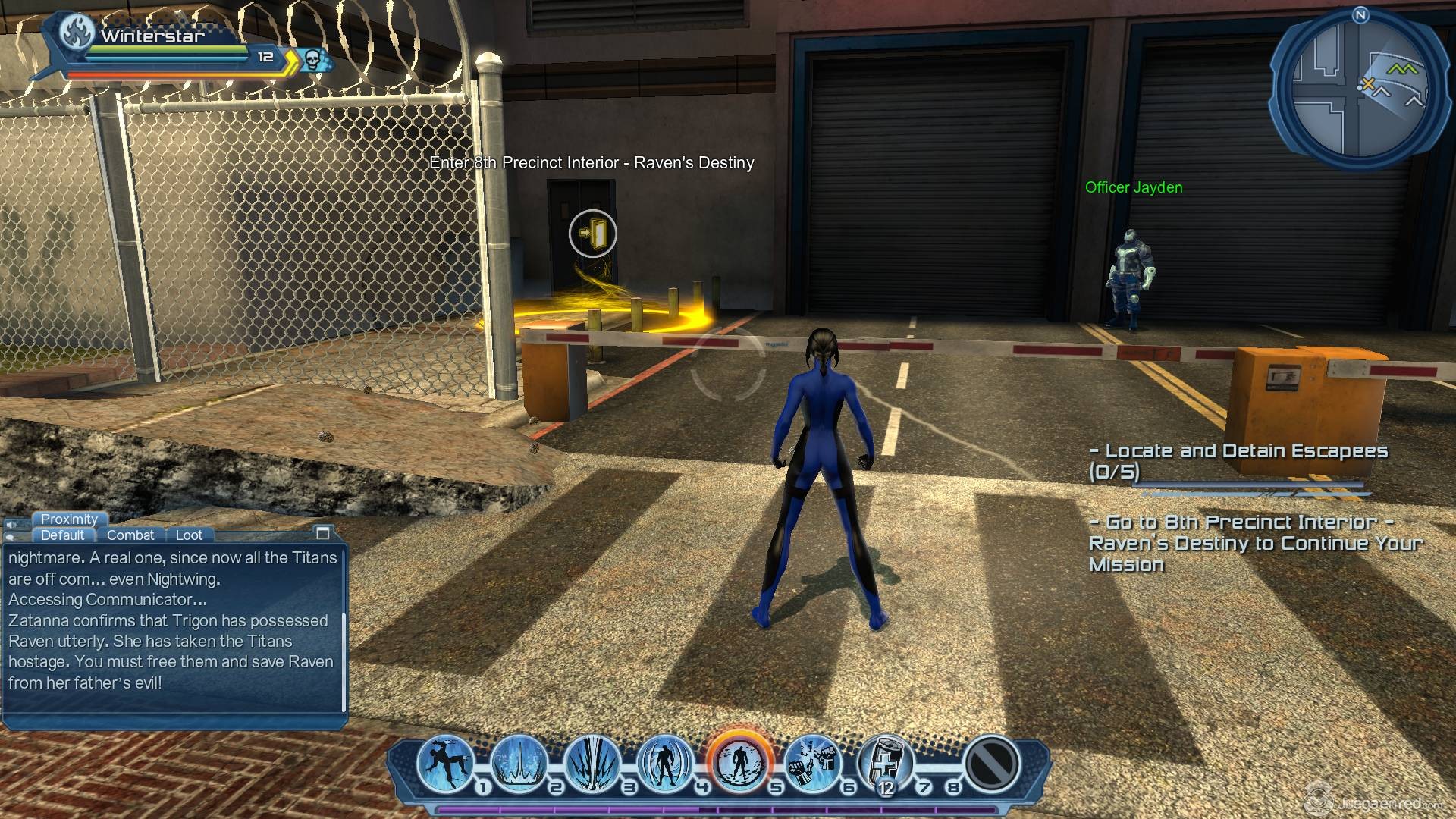1456x819 pixels.
Task: Click the skull icon beside the level
Action: coord(312,58)
